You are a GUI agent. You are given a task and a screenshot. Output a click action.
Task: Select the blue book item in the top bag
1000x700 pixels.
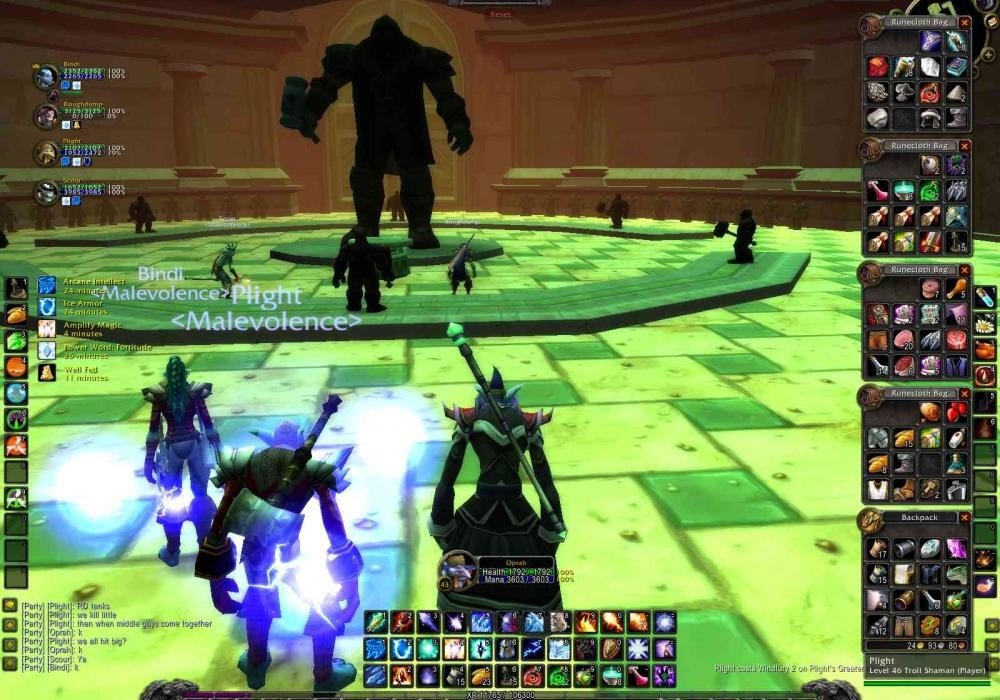(x=956, y=67)
